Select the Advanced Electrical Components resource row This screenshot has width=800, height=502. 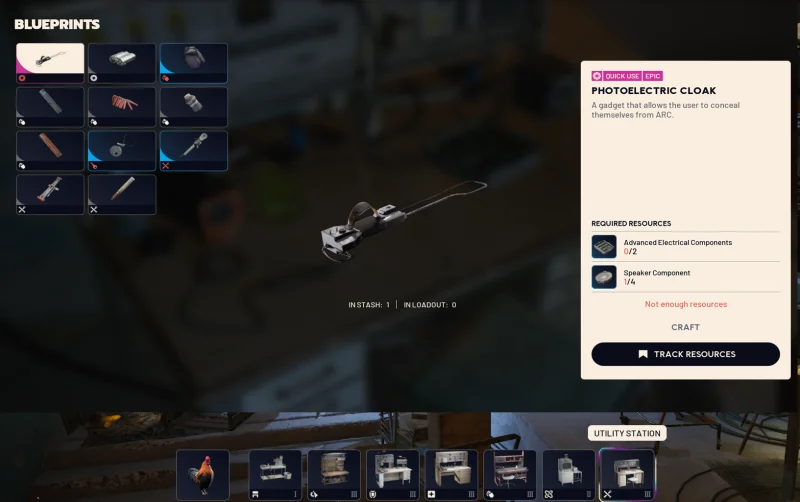click(x=685, y=247)
